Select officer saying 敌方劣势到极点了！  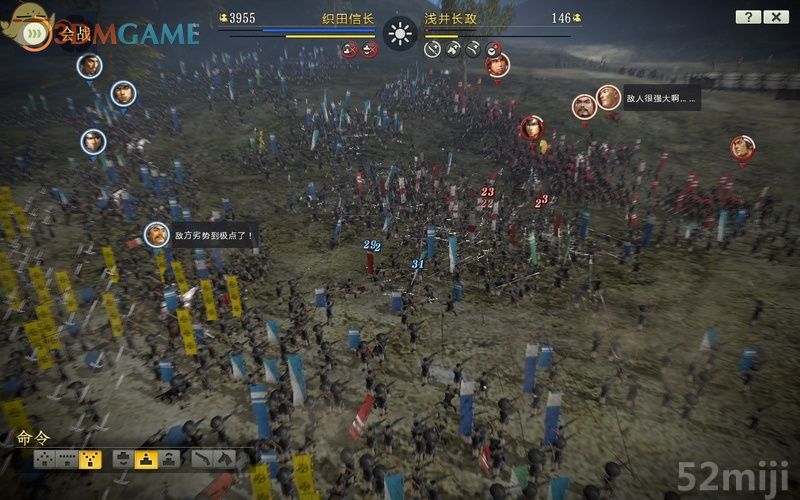(157, 235)
